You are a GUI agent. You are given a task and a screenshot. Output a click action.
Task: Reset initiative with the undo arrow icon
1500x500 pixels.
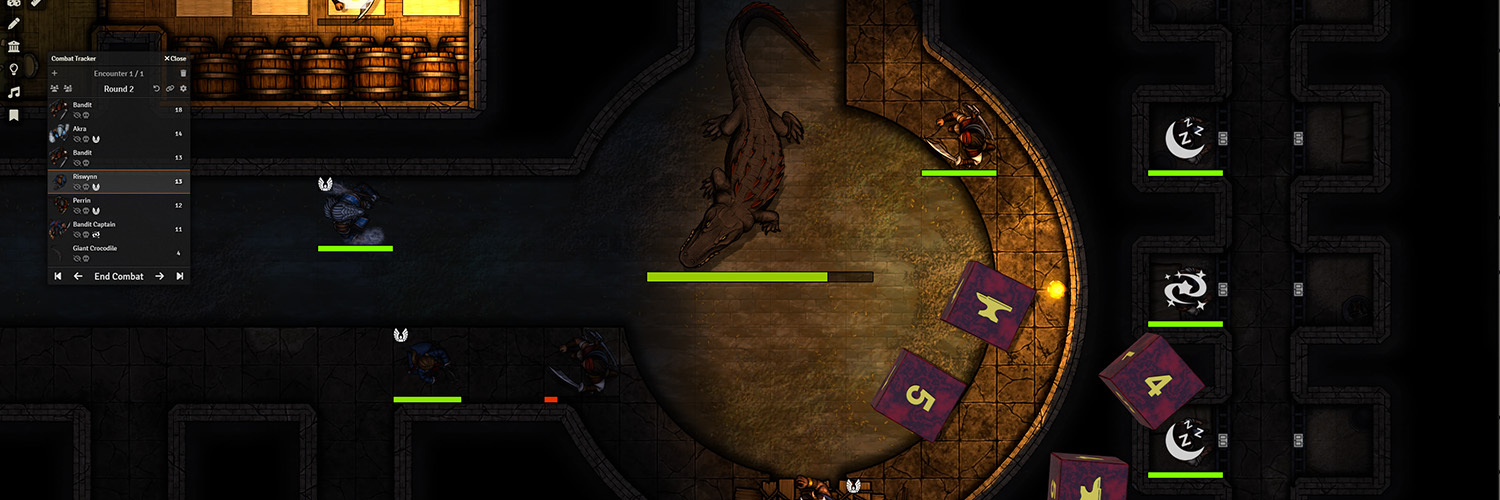pos(156,89)
